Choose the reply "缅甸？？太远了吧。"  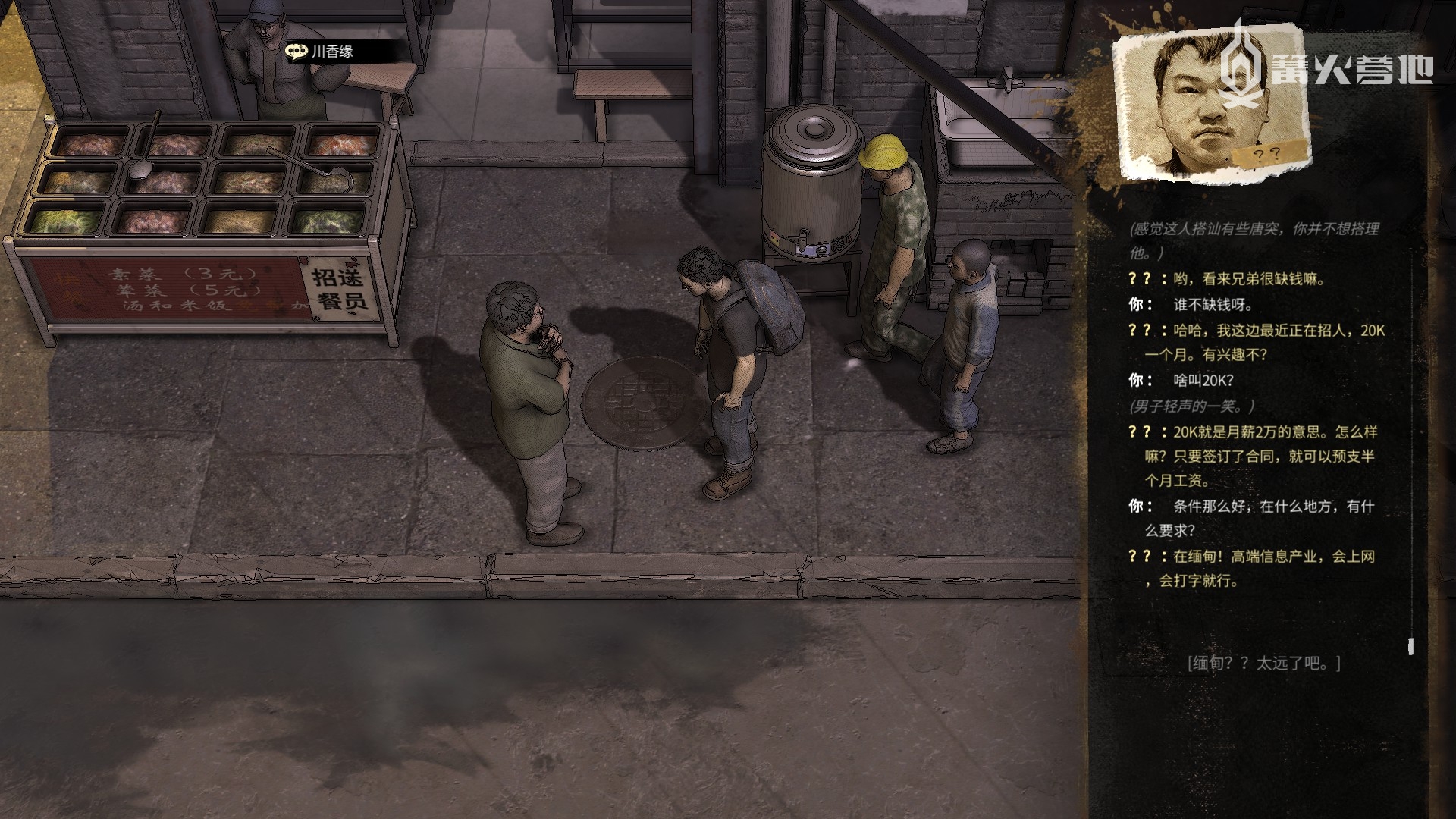click(x=1263, y=664)
